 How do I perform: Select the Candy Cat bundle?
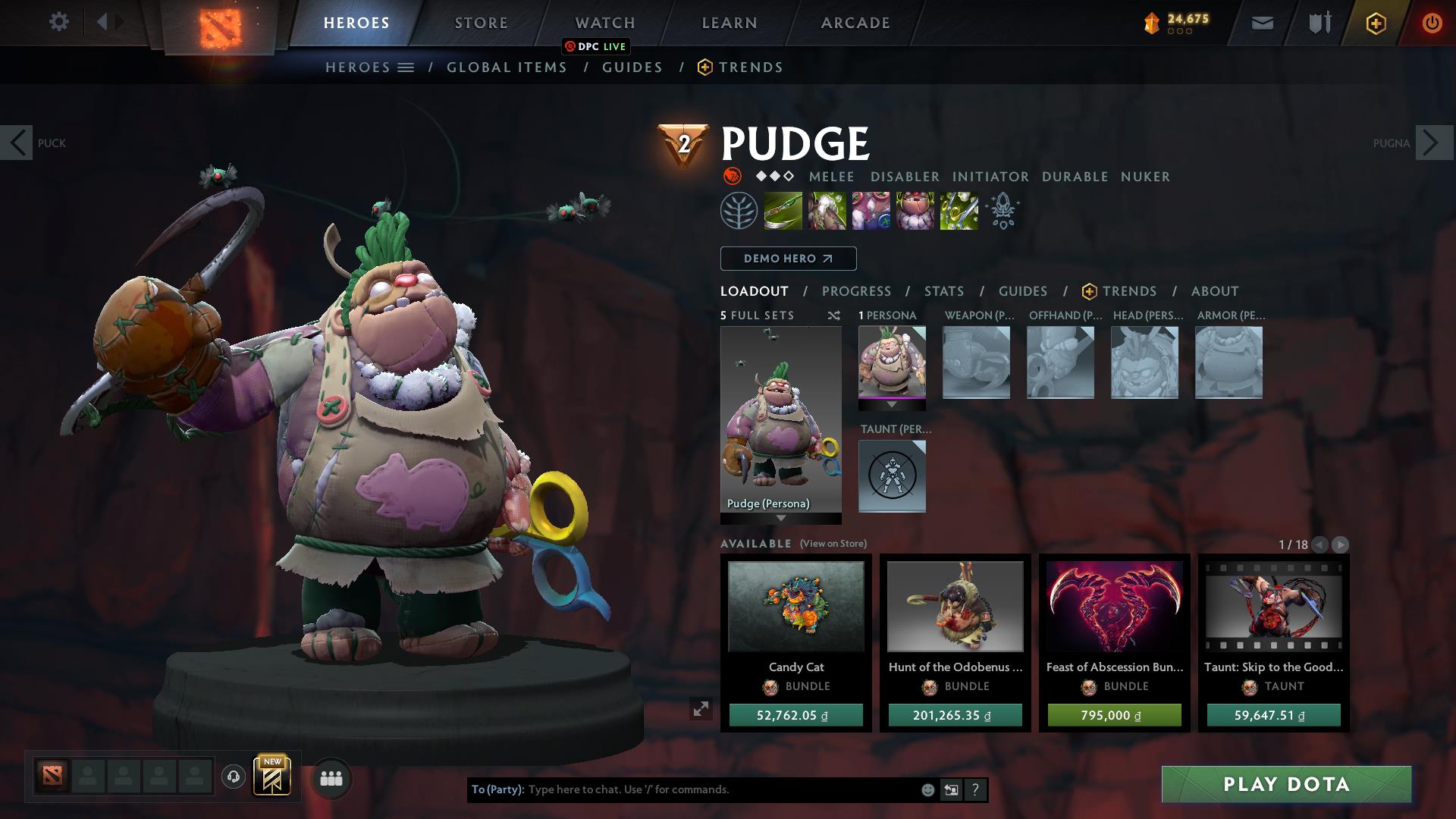tap(795, 607)
